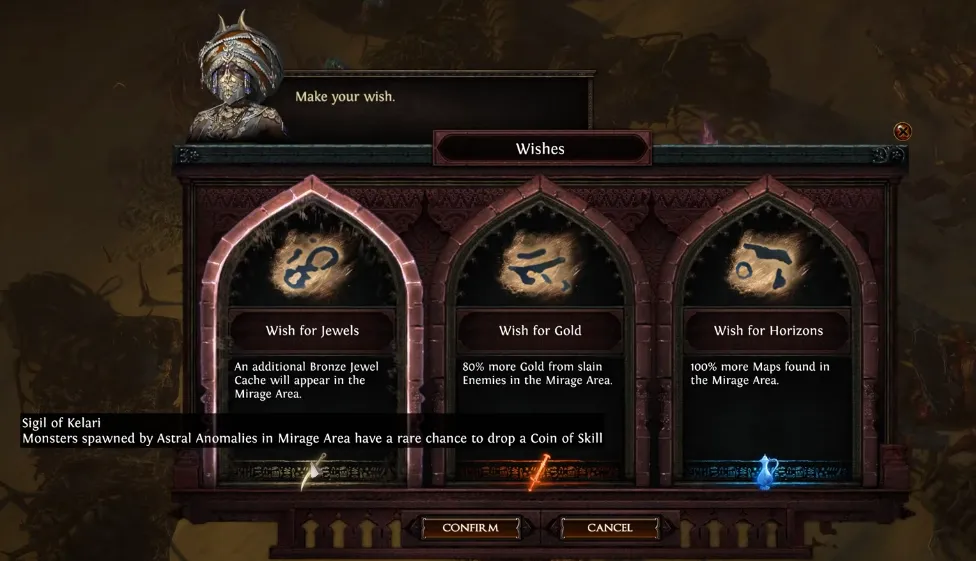976x561 pixels.
Task: Click the white dagger sigil icon
Action: pos(313,471)
